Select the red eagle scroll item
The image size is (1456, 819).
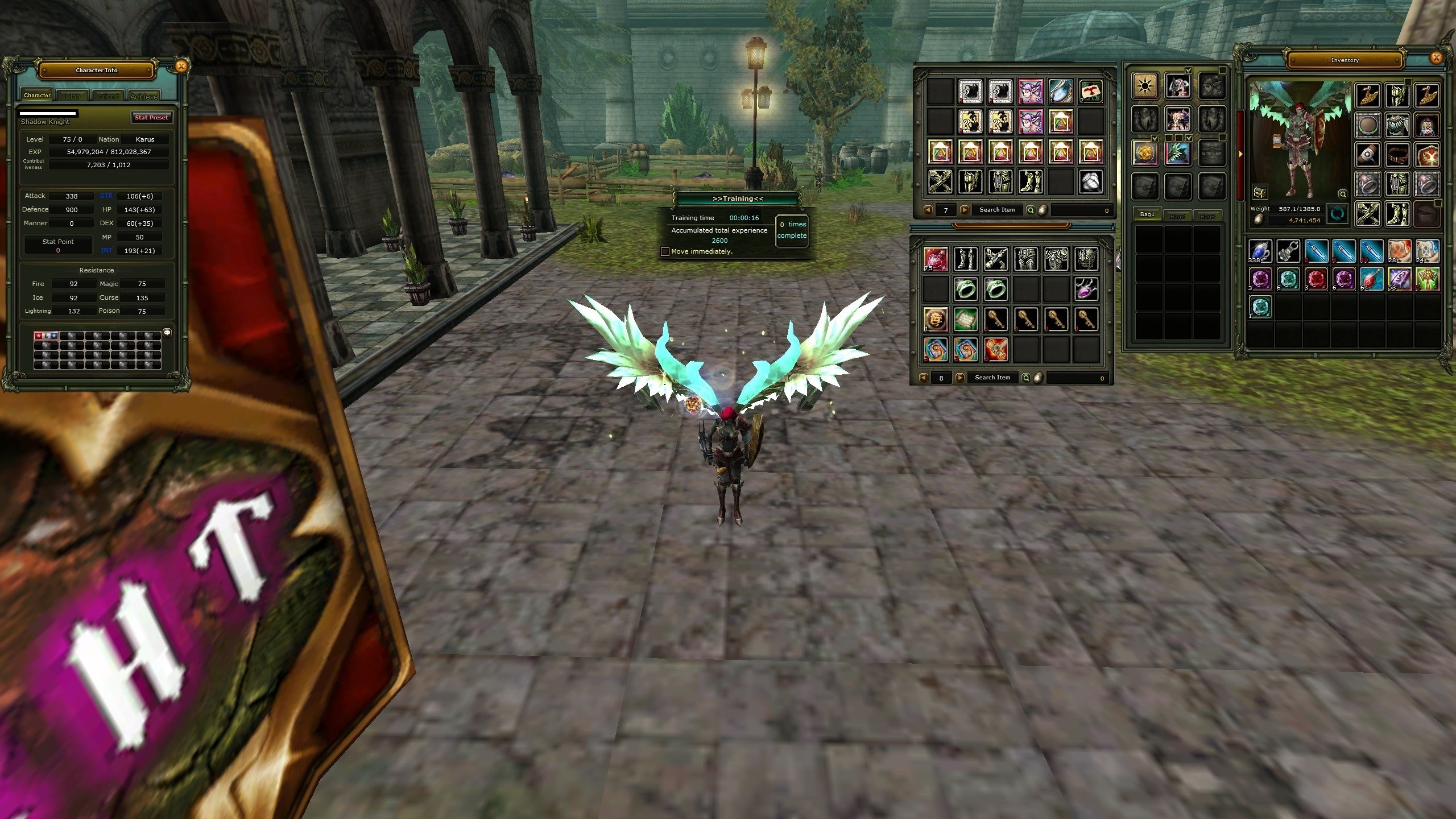click(x=1090, y=92)
